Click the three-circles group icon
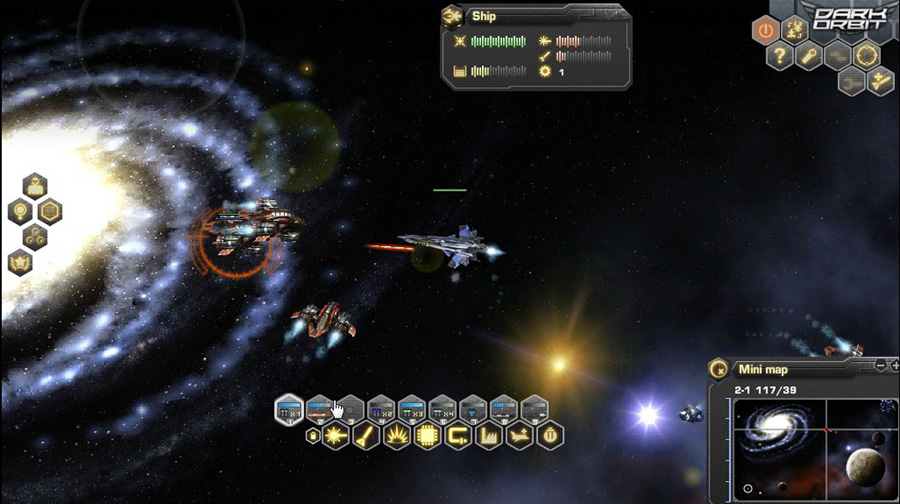 [35, 237]
